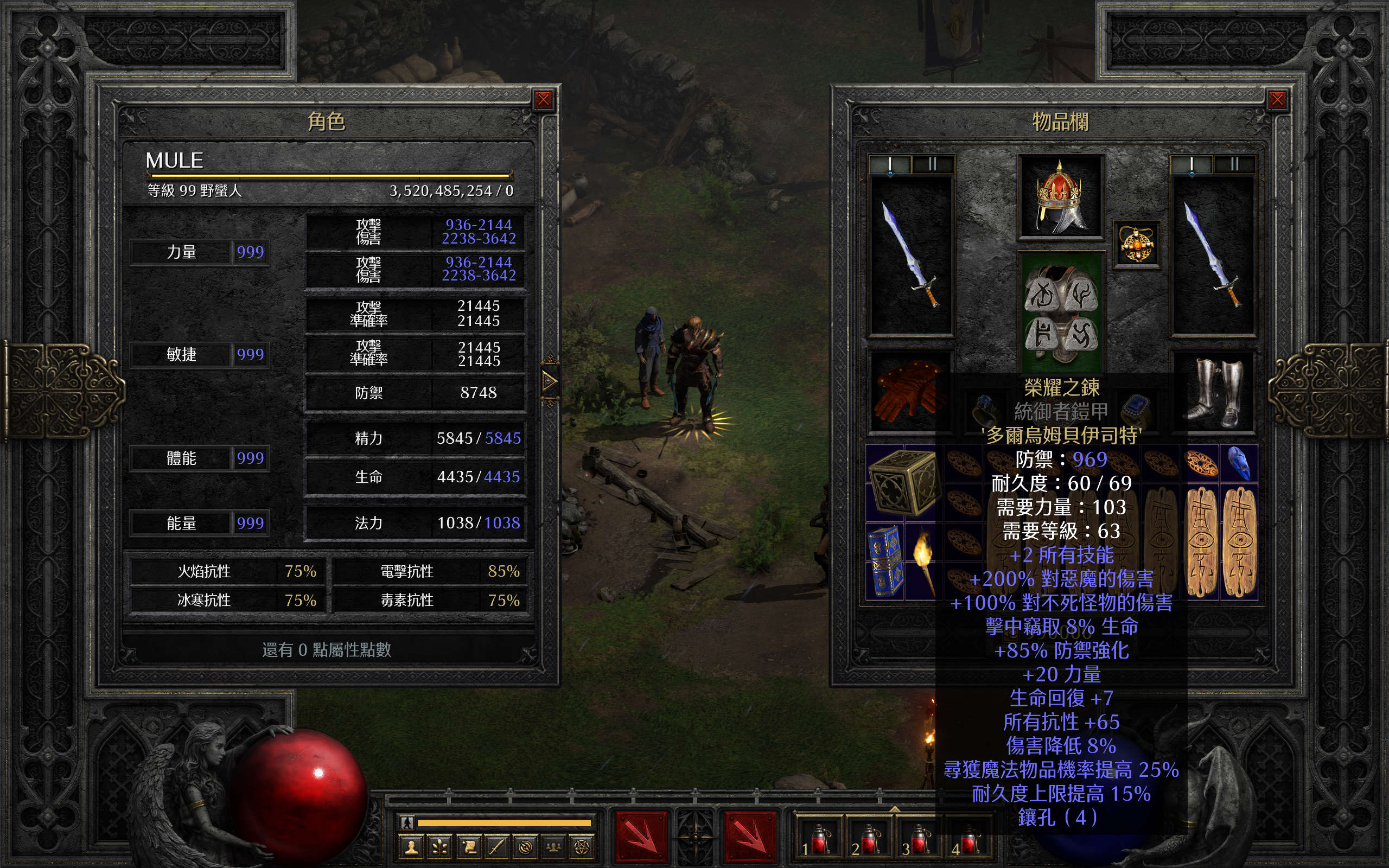Select the equipped amulet slot
The width and height of the screenshot is (1389, 868).
pyautogui.click(x=1136, y=244)
